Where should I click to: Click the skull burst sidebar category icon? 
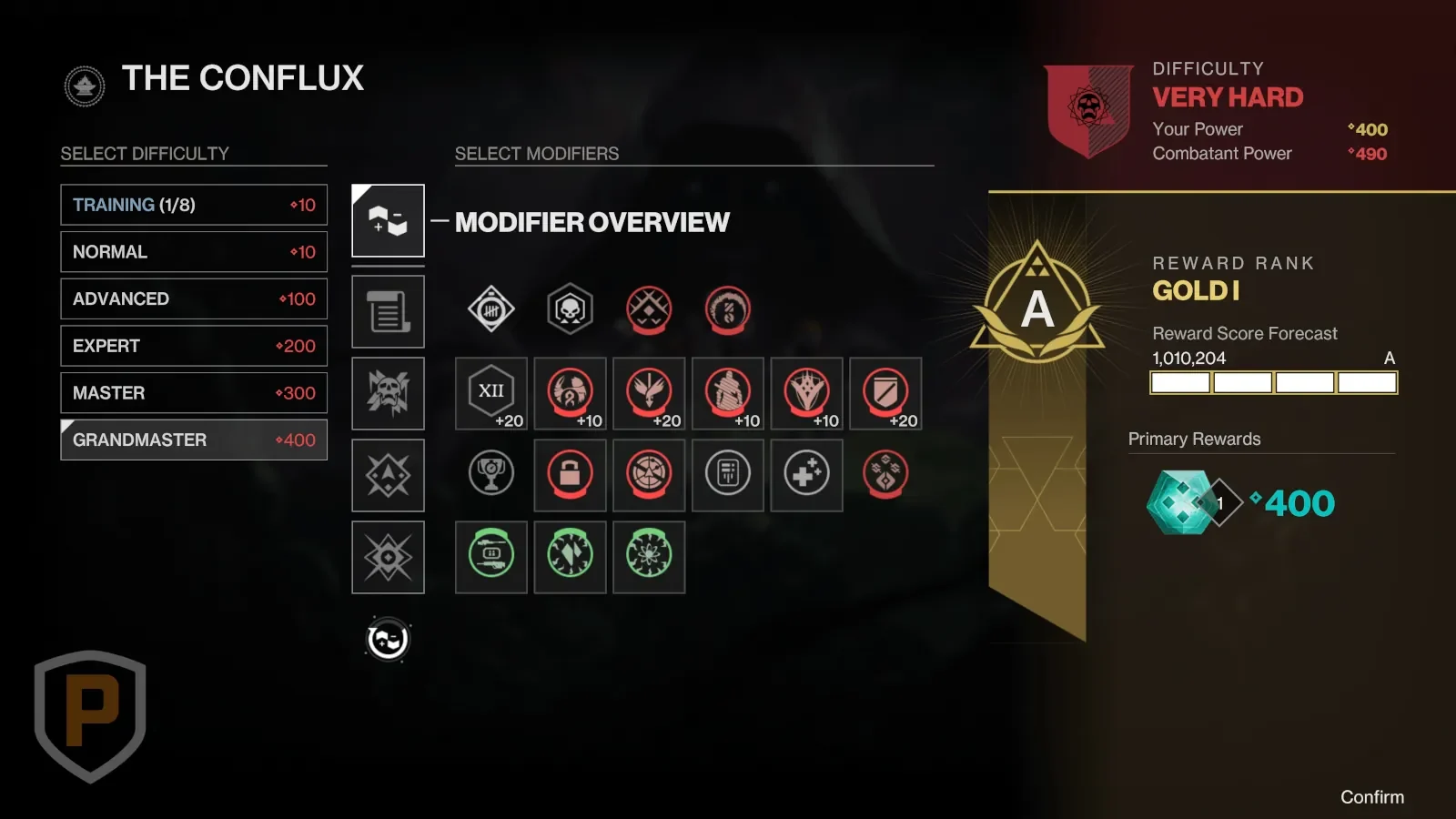[x=388, y=393]
